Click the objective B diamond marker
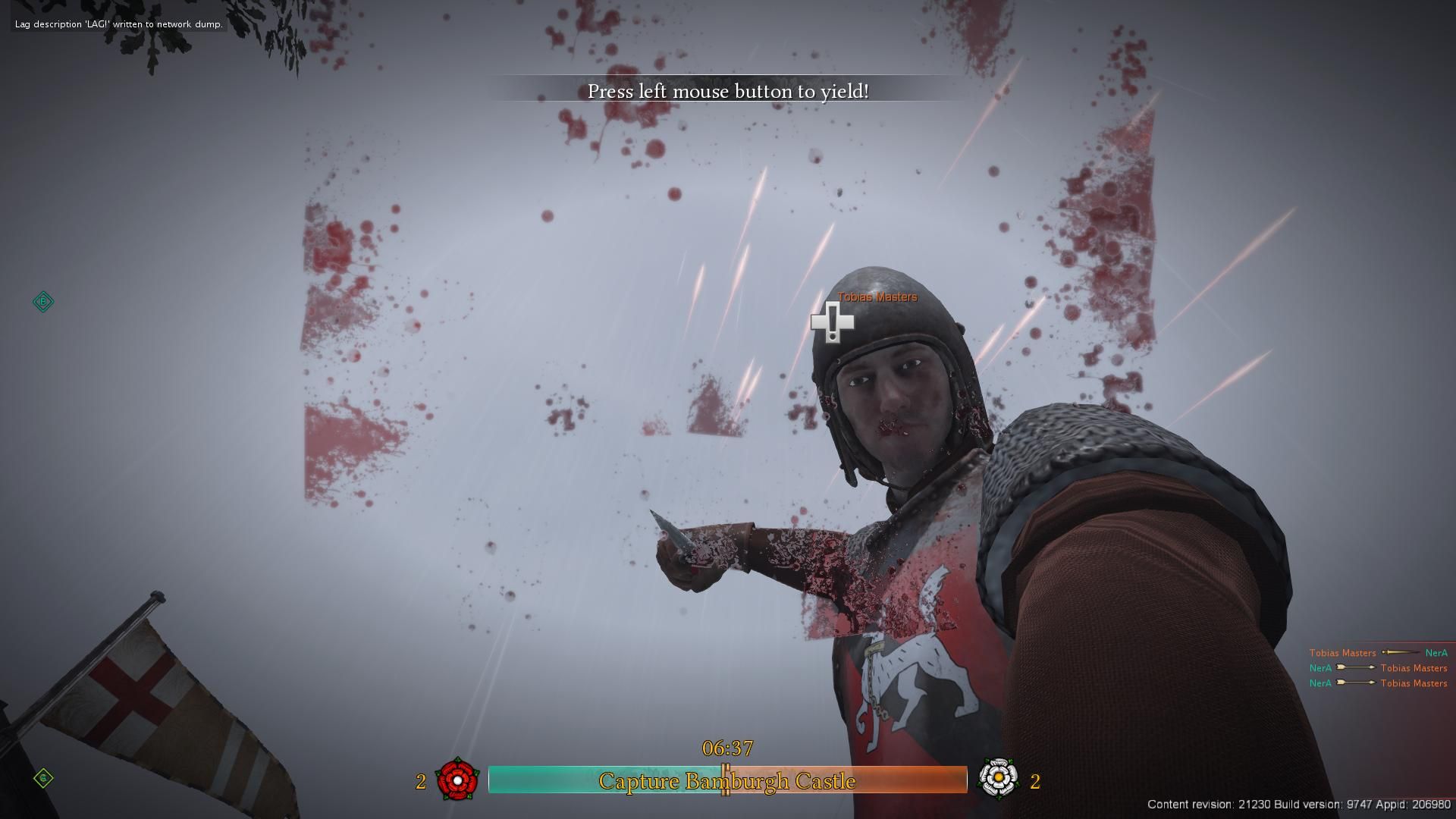 tap(43, 302)
